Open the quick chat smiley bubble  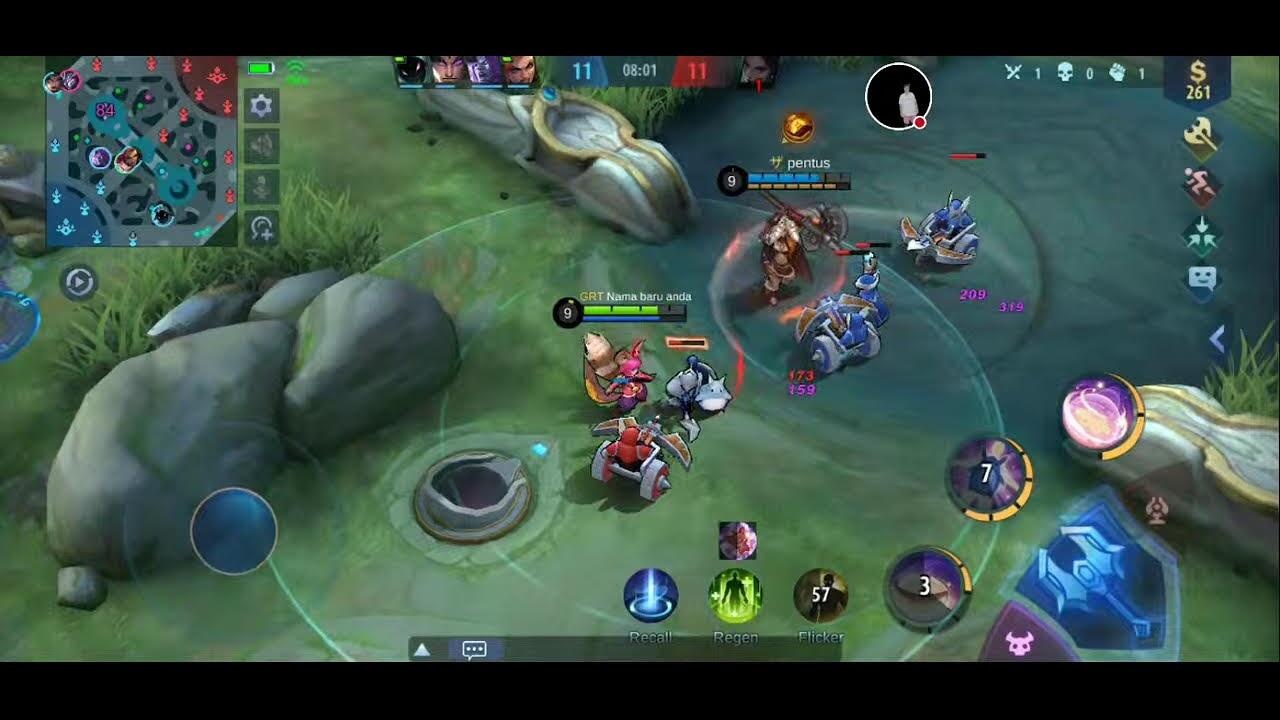1201,280
